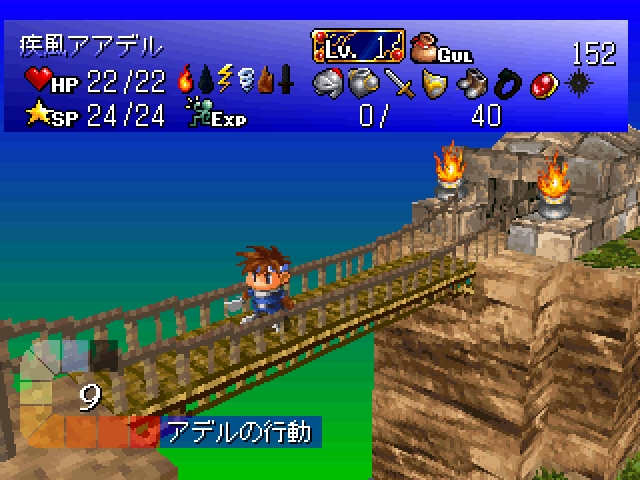Click the fire element flame icon
640x480 pixels.
coord(185,78)
